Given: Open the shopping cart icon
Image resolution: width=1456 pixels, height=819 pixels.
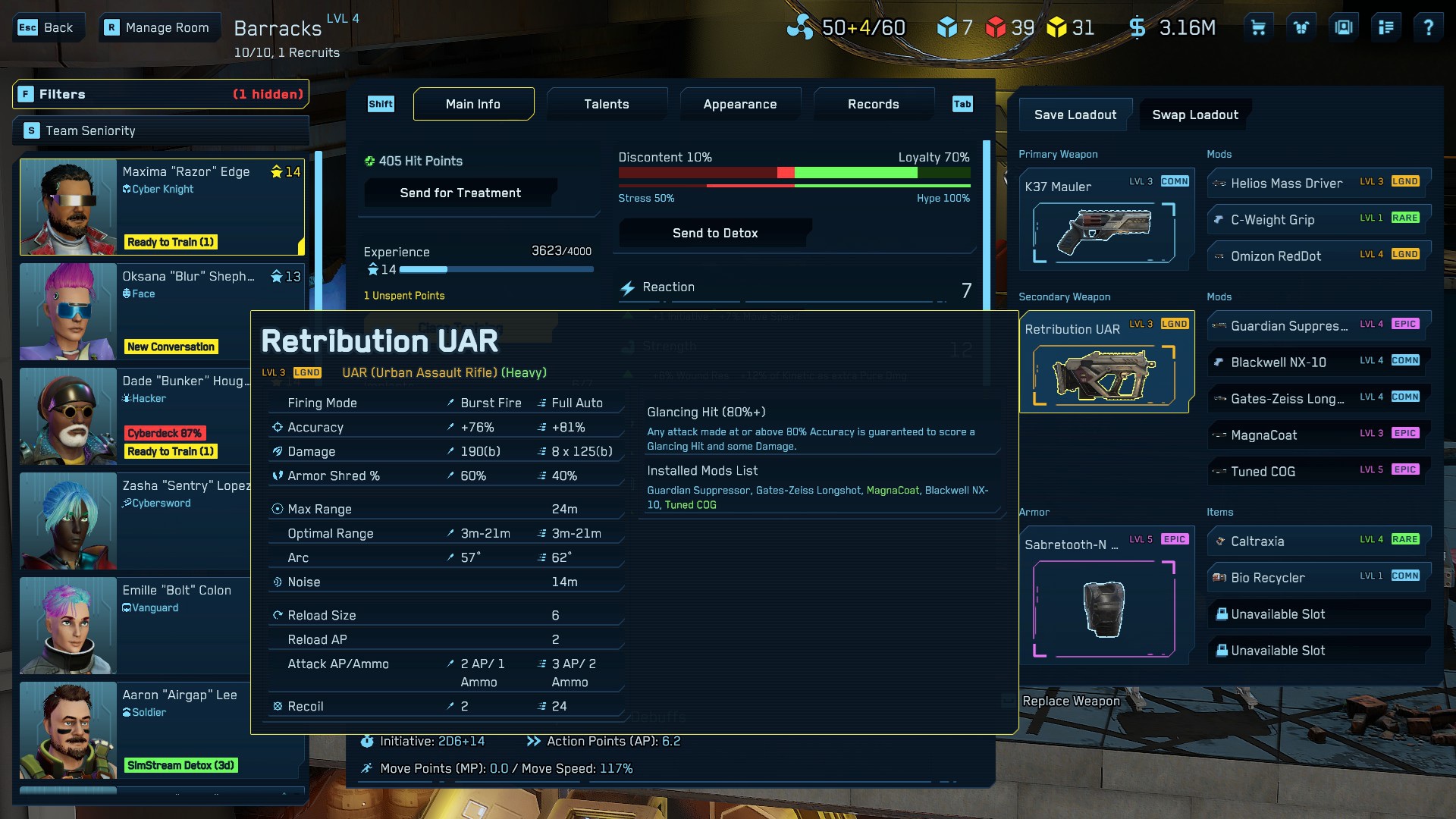Looking at the screenshot, I should 1258,28.
